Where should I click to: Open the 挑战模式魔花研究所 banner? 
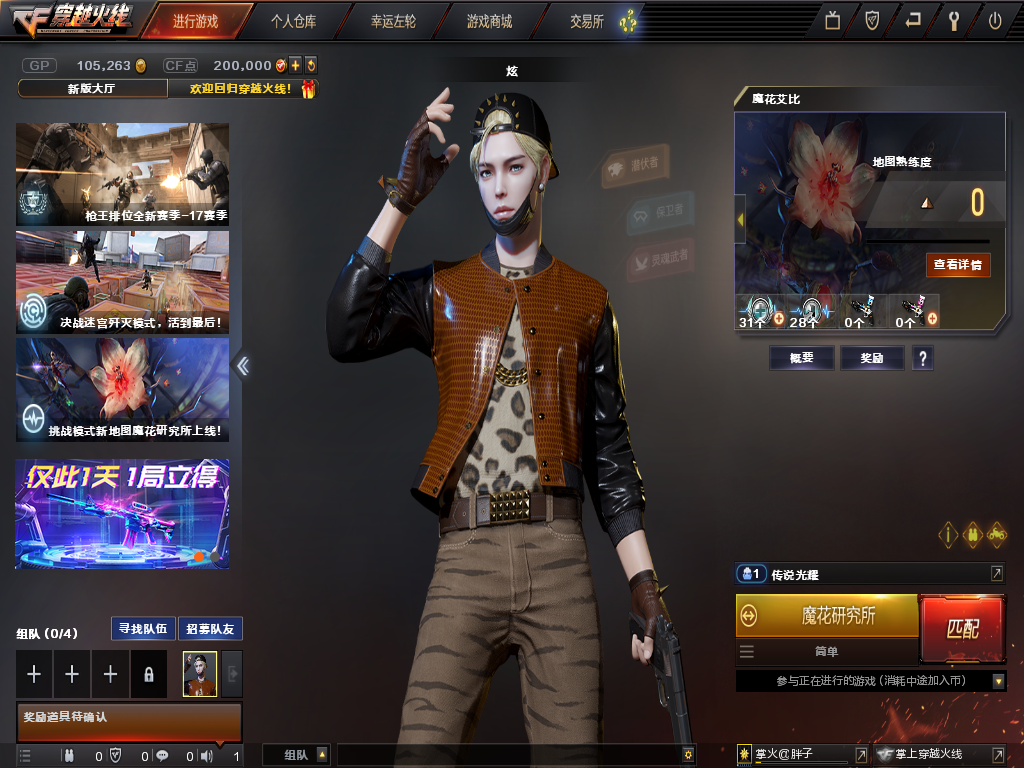pos(122,390)
